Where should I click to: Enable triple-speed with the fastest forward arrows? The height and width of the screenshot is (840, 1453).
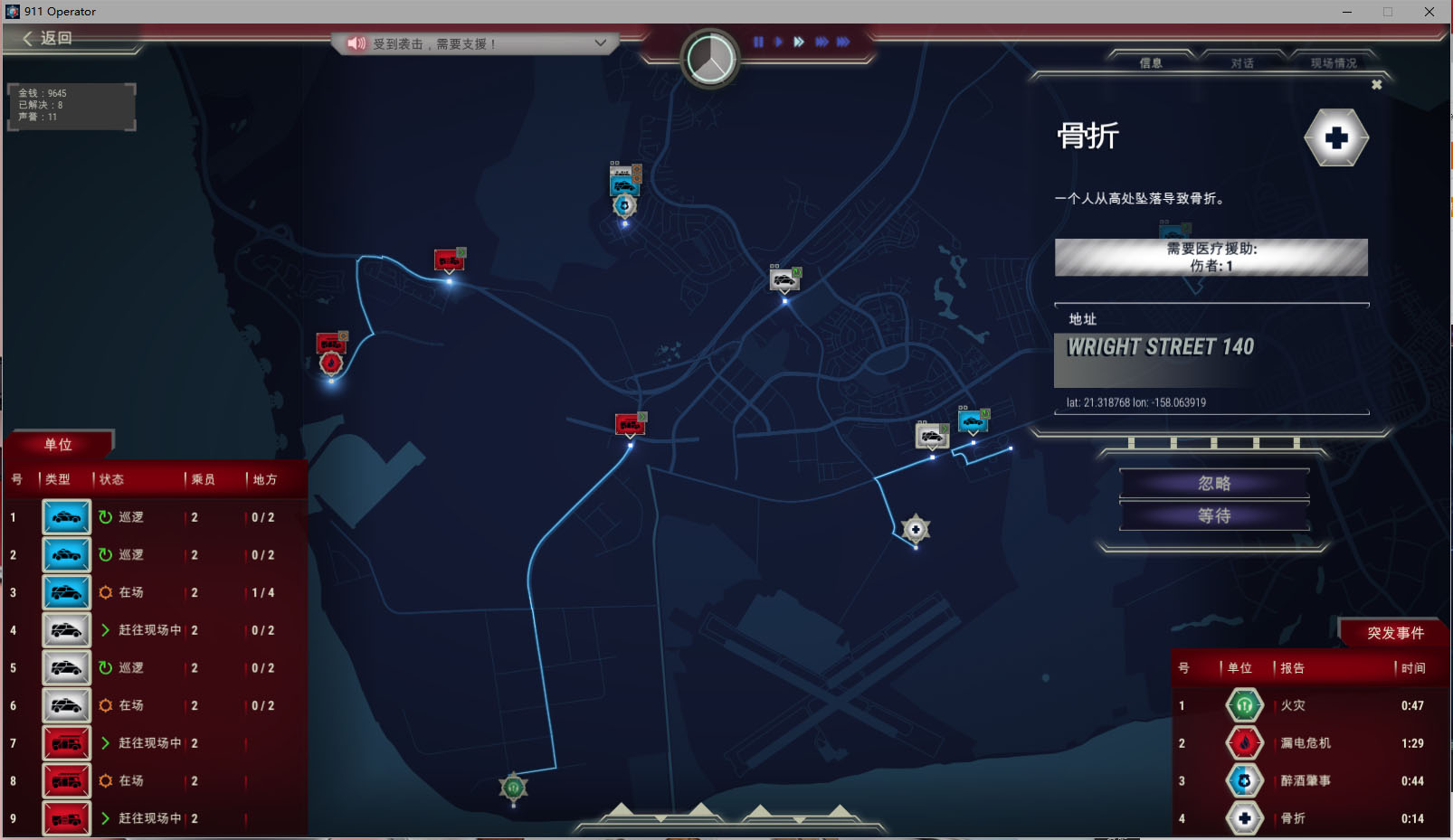point(844,41)
